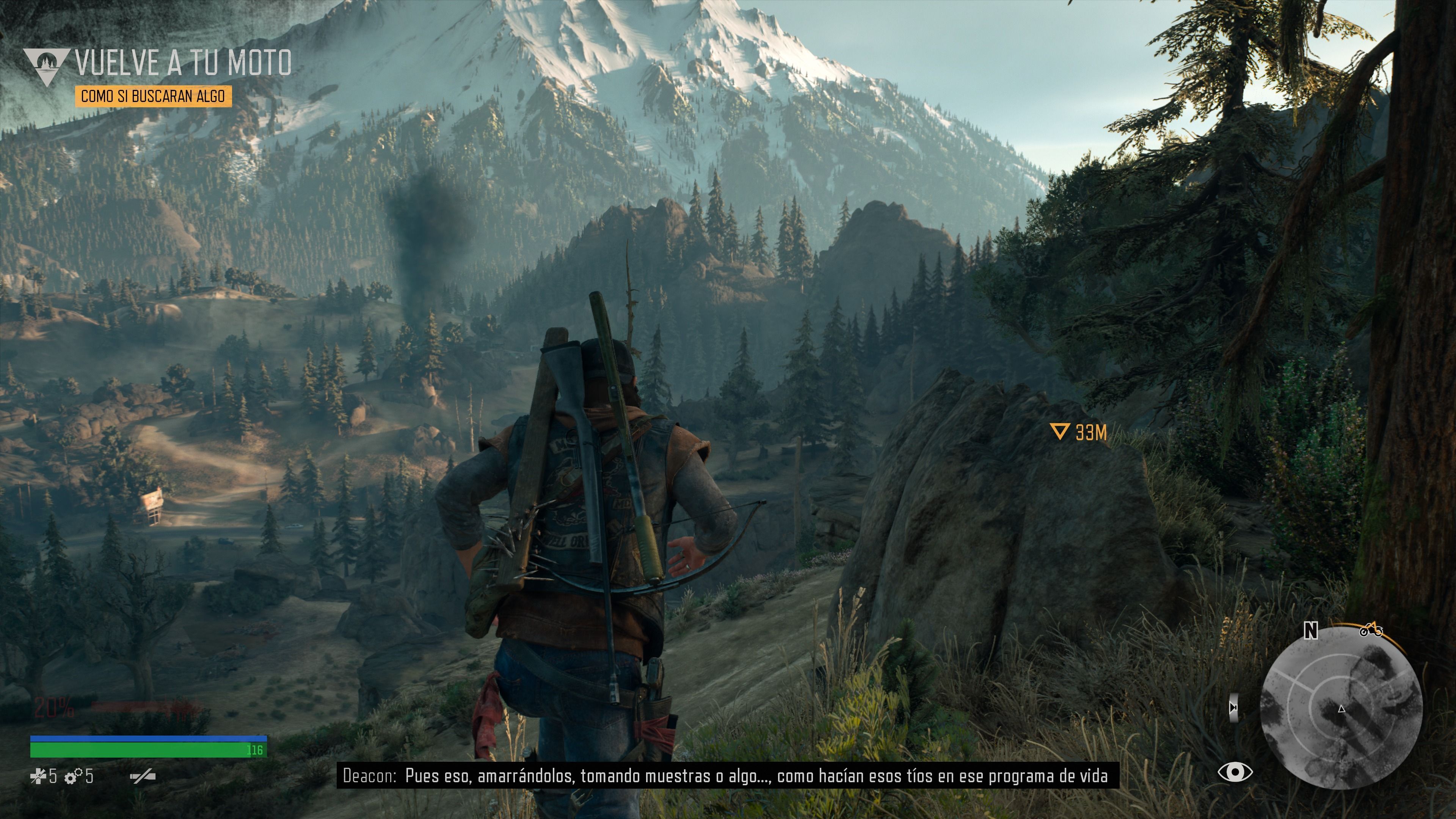Click the noise indicator left of the minimap

click(1234, 708)
